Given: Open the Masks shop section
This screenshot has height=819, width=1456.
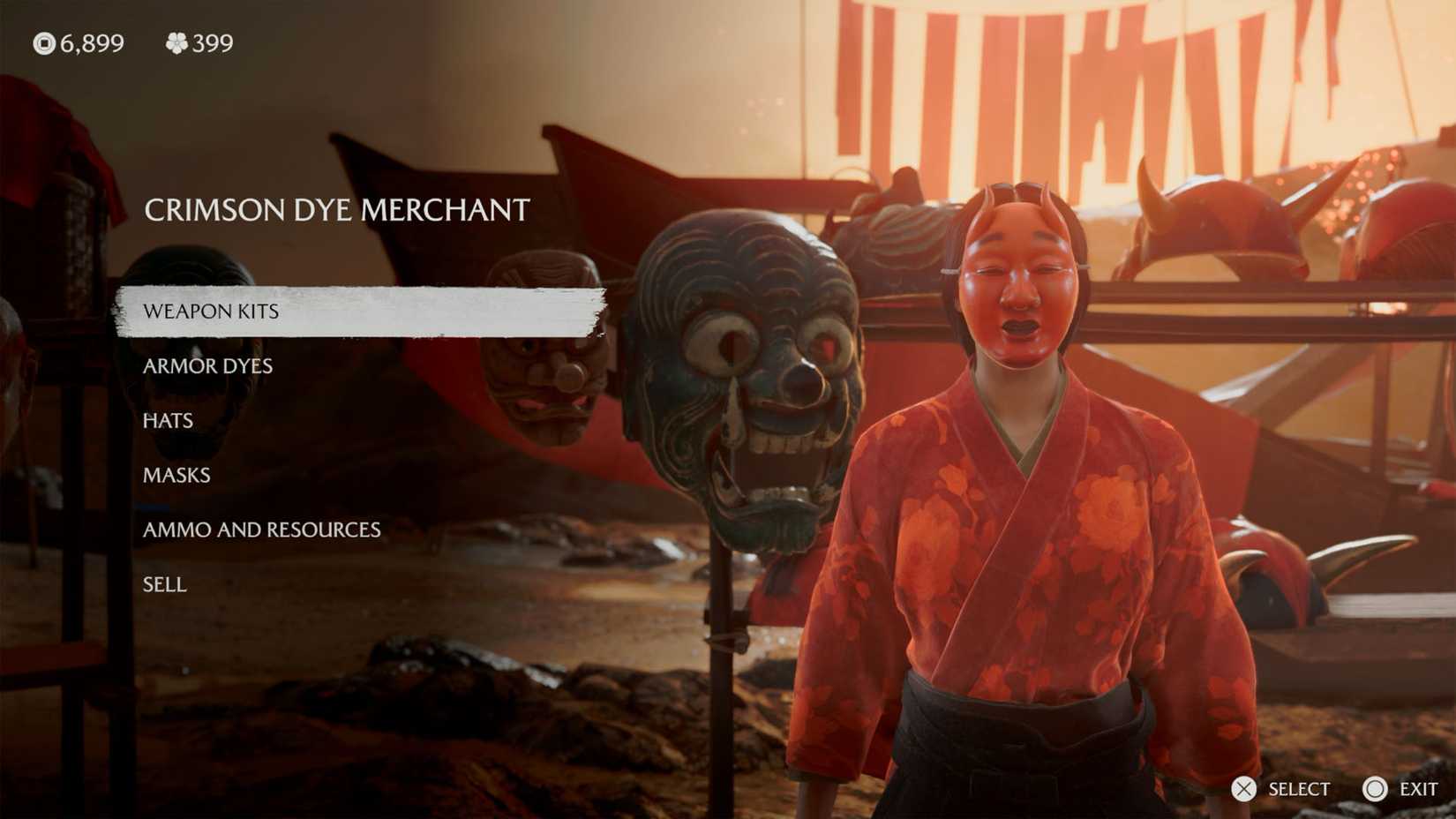Looking at the screenshot, I should pos(176,475).
